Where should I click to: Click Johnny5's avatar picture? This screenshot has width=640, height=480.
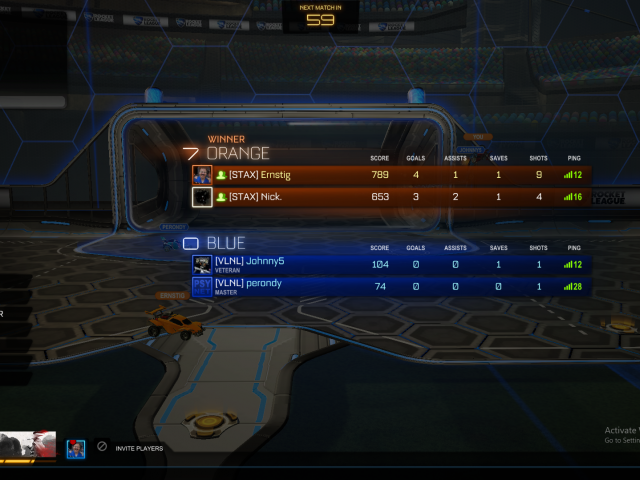click(202, 264)
